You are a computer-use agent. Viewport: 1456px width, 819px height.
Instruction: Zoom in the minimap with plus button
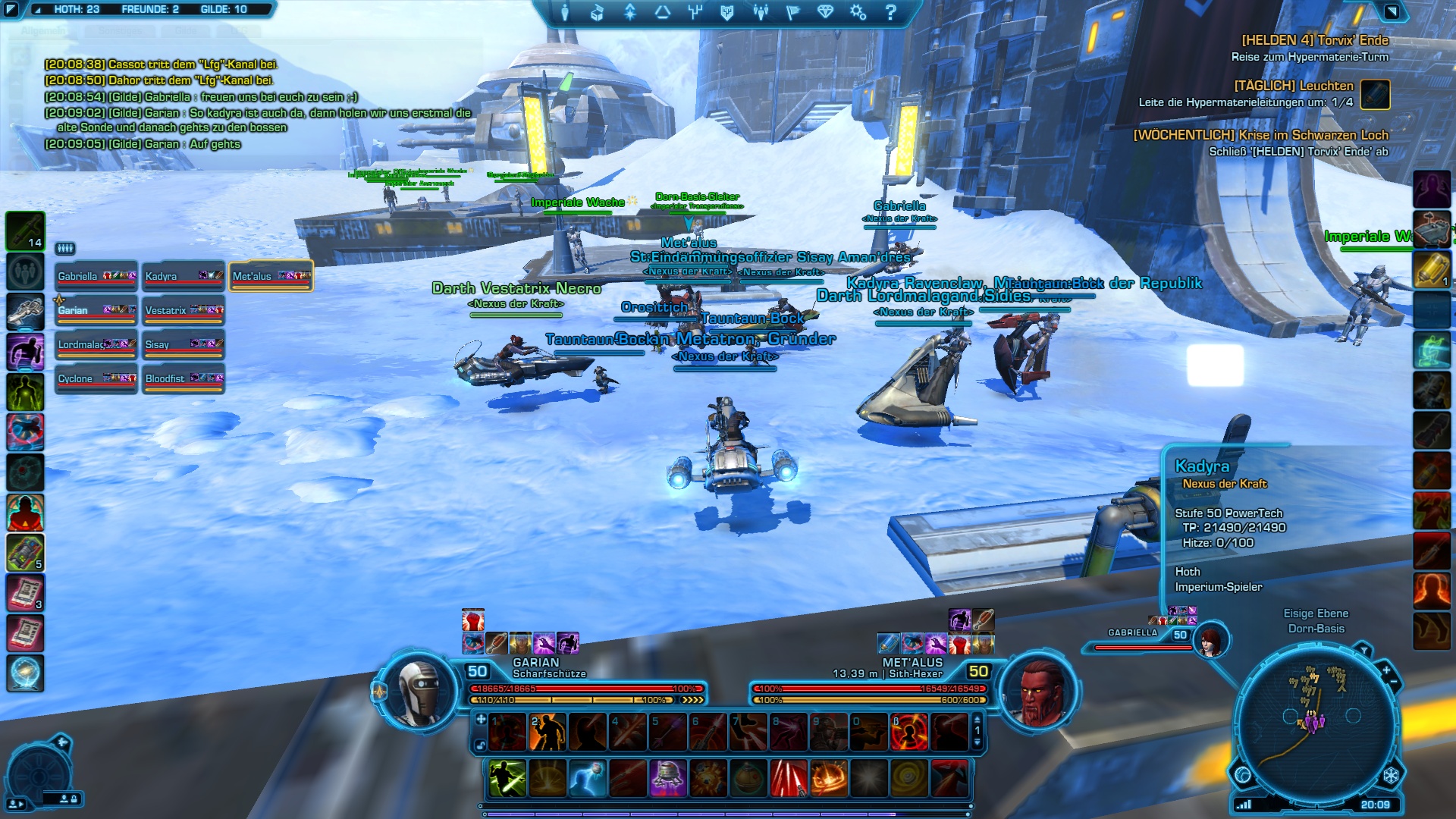point(1385,670)
